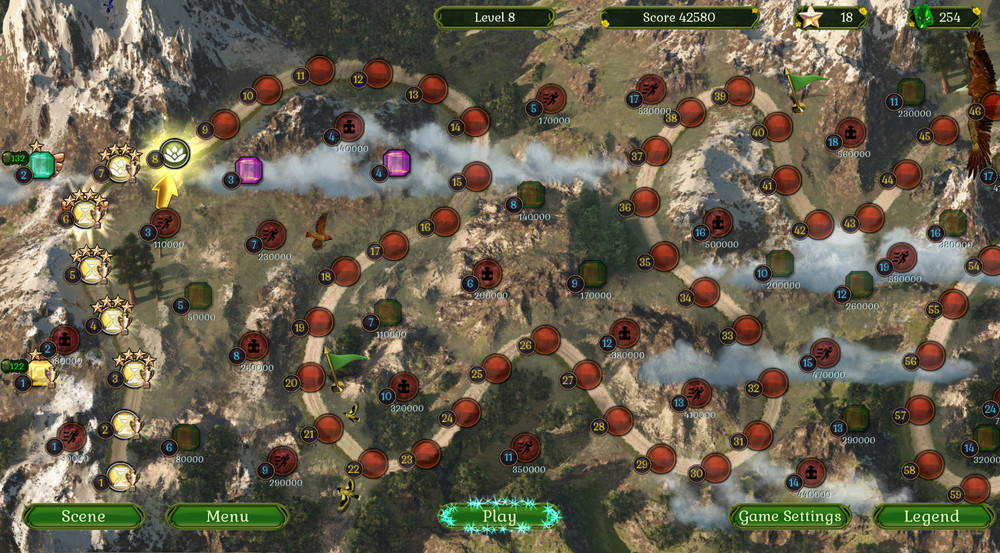Open the Menu
This screenshot has width=1000, height=553.
click(227, 516)
